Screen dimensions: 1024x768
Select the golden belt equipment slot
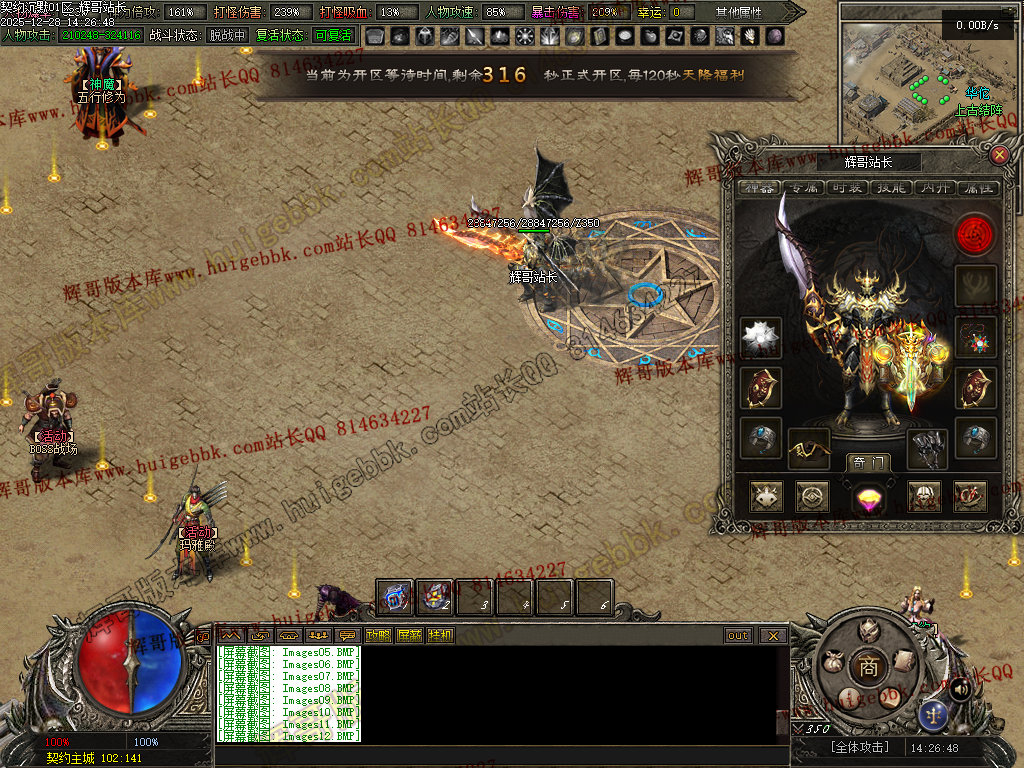tap(808, 449)
